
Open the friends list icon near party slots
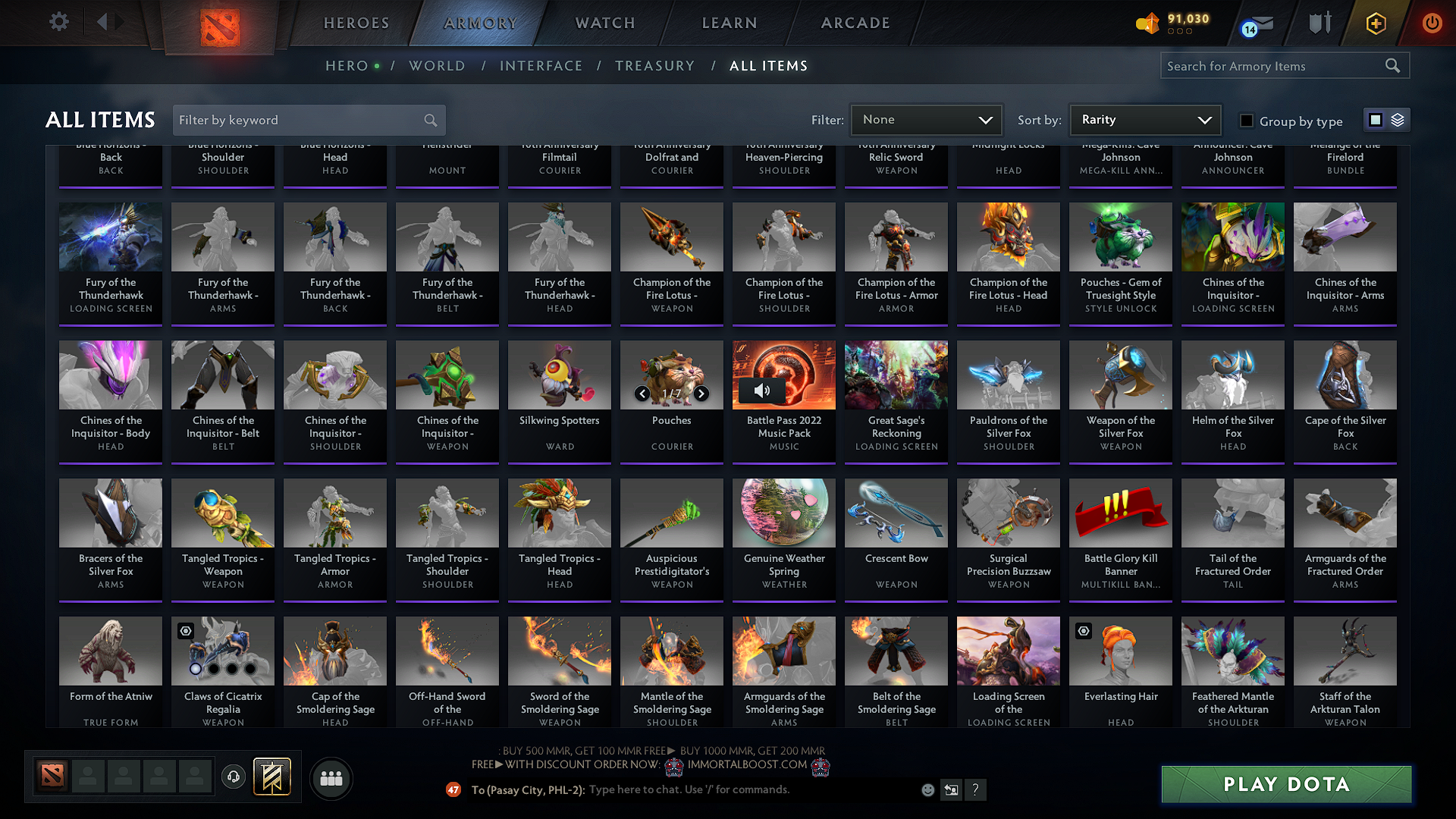click(330, 778)
